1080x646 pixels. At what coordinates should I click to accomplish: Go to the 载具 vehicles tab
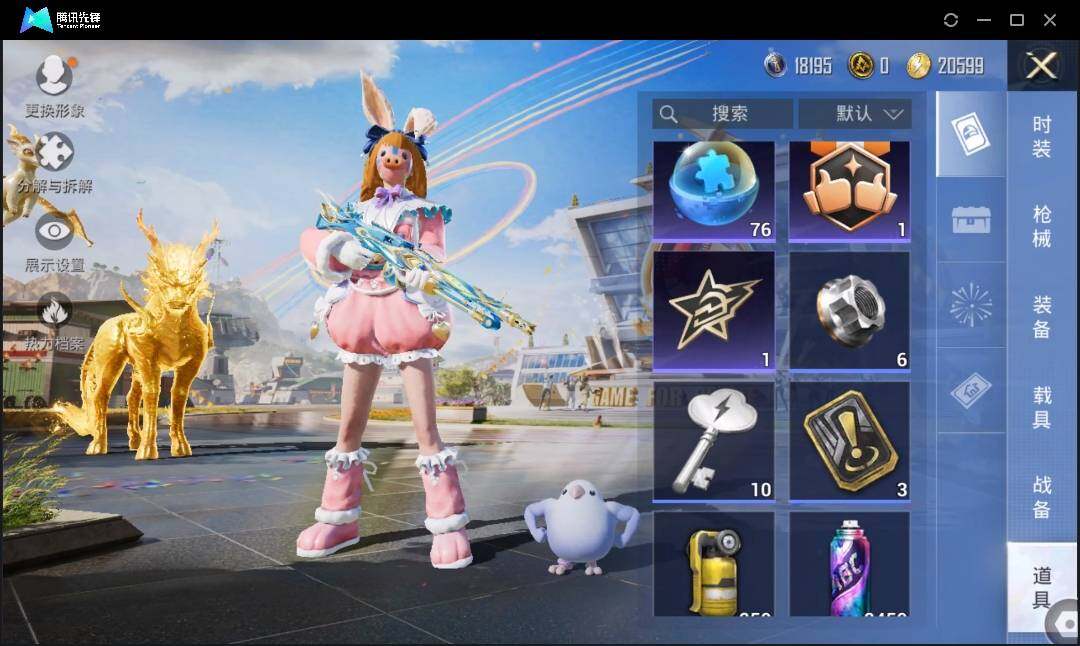point(1042,407)
